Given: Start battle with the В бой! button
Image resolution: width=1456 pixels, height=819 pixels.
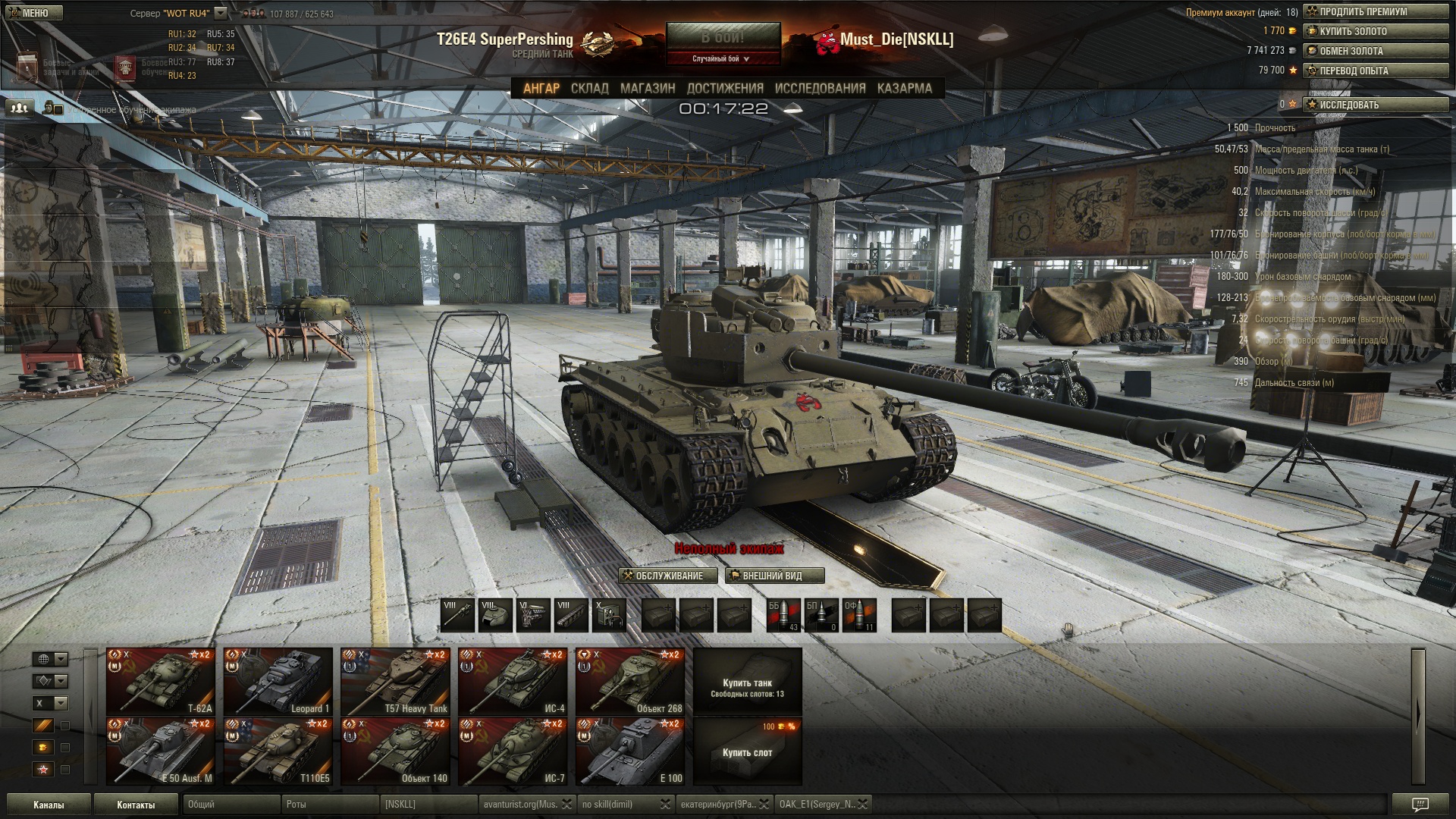Looking at the screenshot, I should pos(723,37).
